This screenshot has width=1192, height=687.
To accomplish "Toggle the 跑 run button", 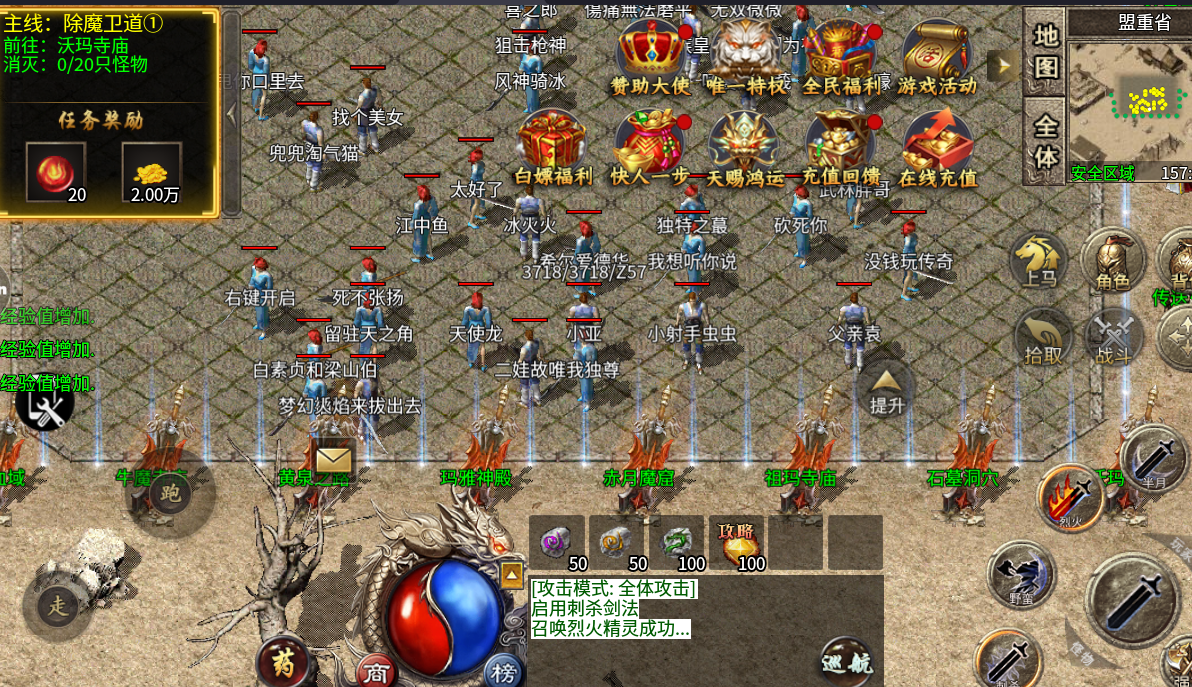I will (x=171, y=494).
